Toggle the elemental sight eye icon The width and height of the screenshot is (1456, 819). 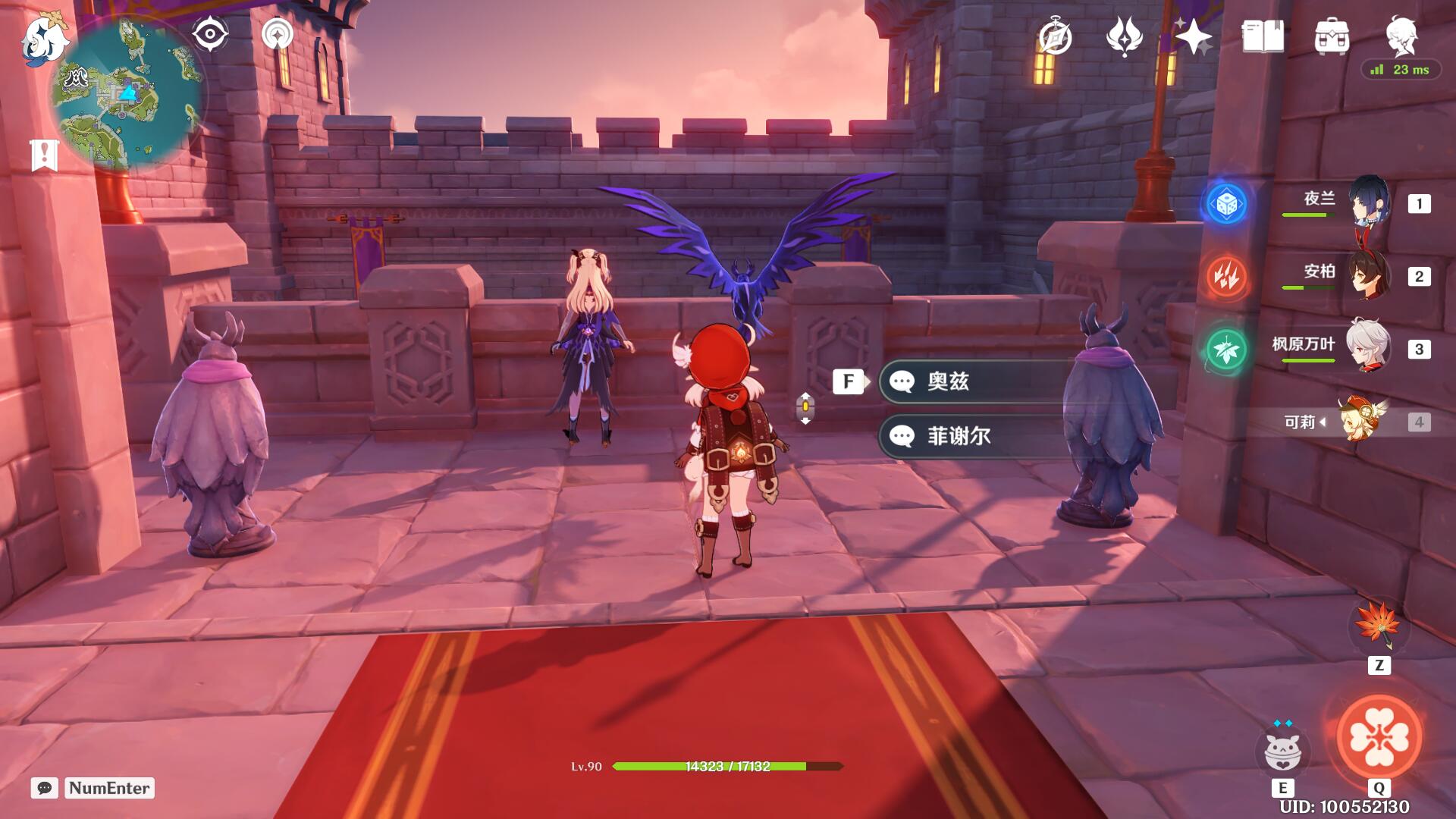(x=210, y=35)
